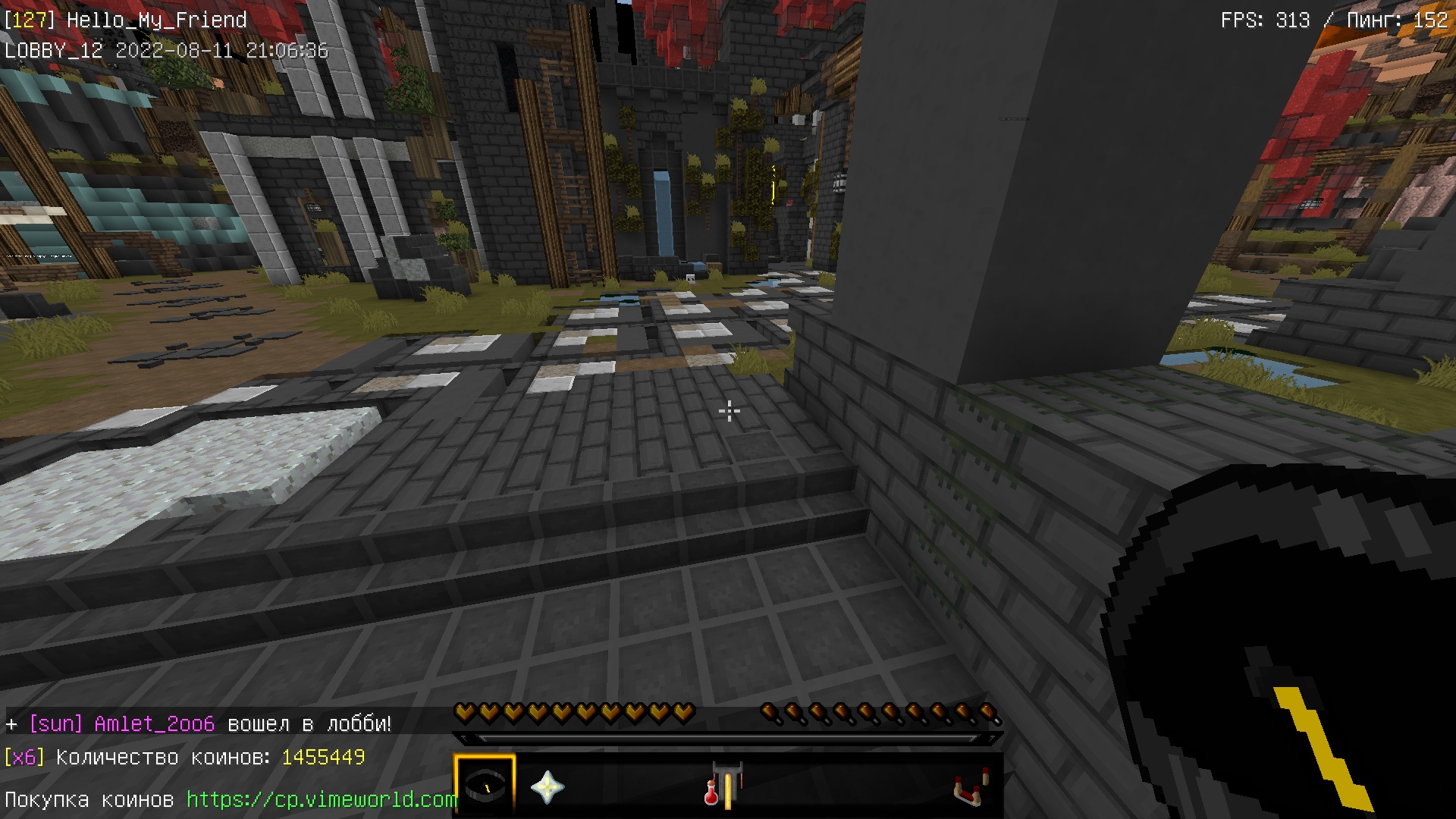The height and width of the screenshot is (819, 1456).
Task: Click the experience bar below the hearts
Action: pyautogui.click(x=726, y=736)
